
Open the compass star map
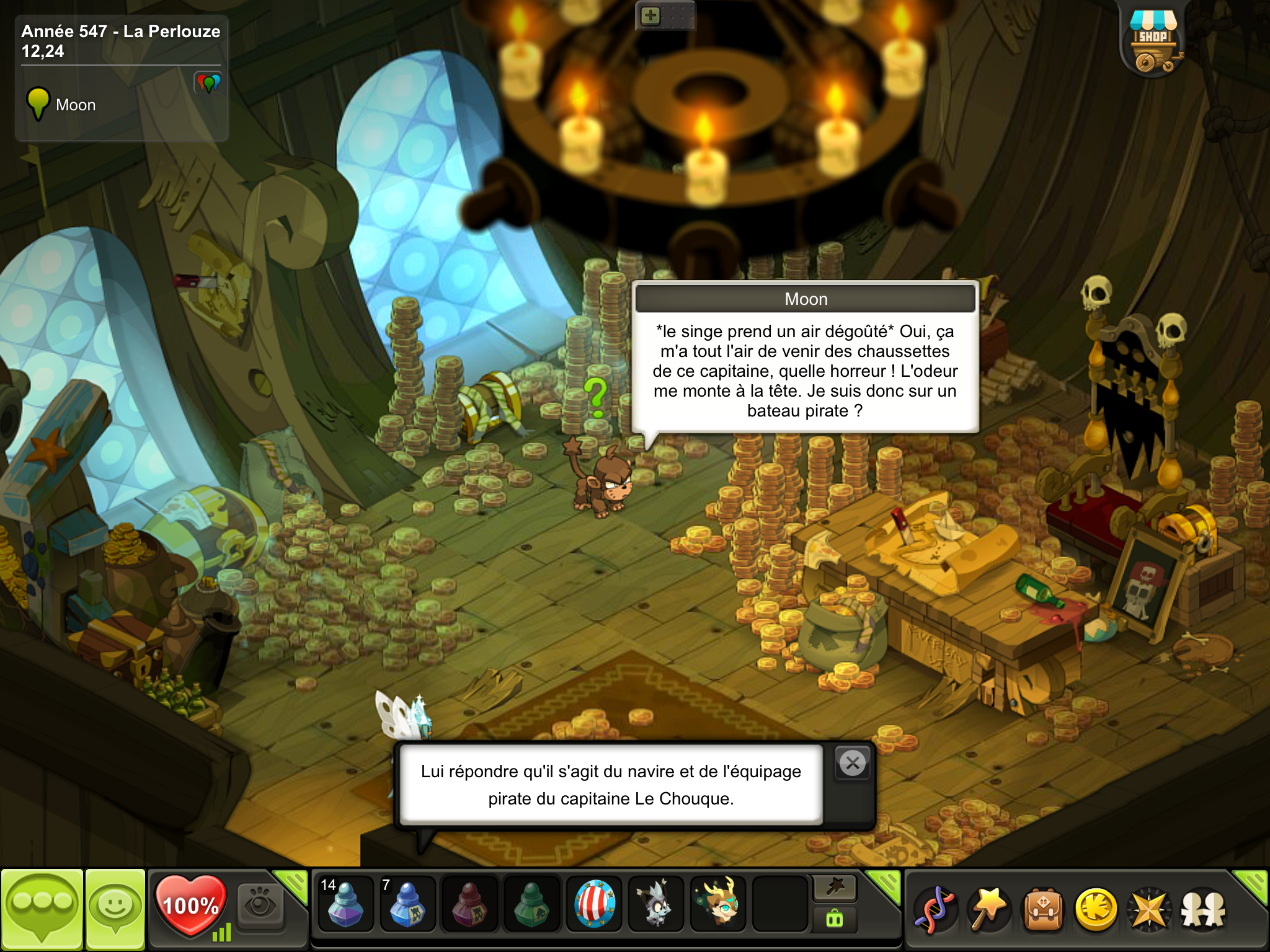point(1150,910)
